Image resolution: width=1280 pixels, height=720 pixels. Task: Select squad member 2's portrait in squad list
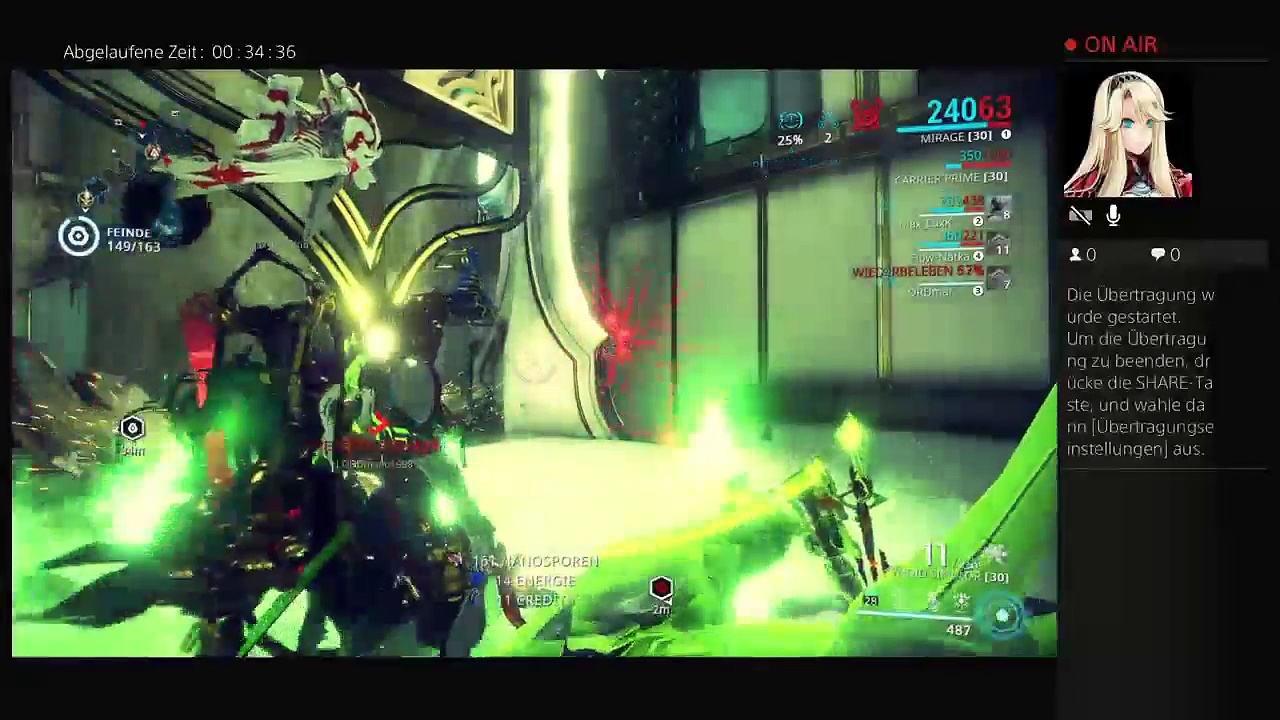pos(997,207)
